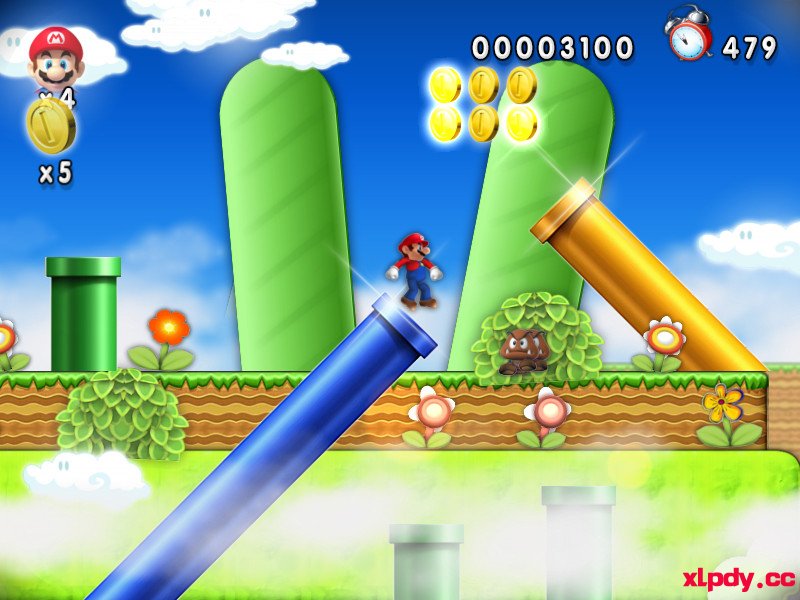Screen dimensions: 800x600
Task: Click the Mario head lives icon
Action: (x=55, y=57)
